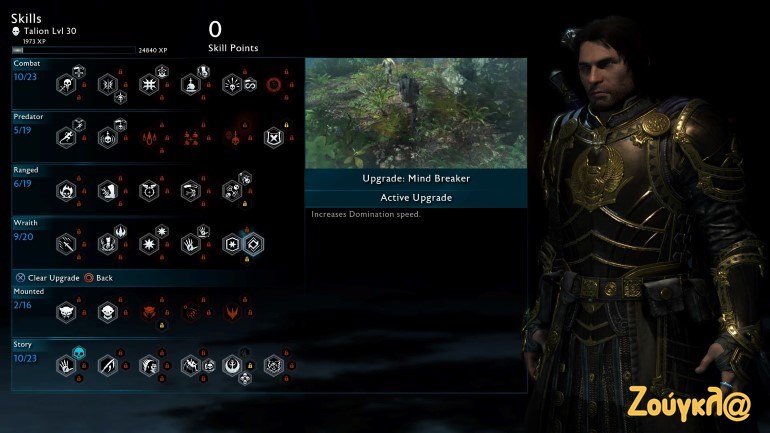Screen dimensions: 770x433
Task: Open the Mind Breaker preview video
Action: click(x=415, y=112)
